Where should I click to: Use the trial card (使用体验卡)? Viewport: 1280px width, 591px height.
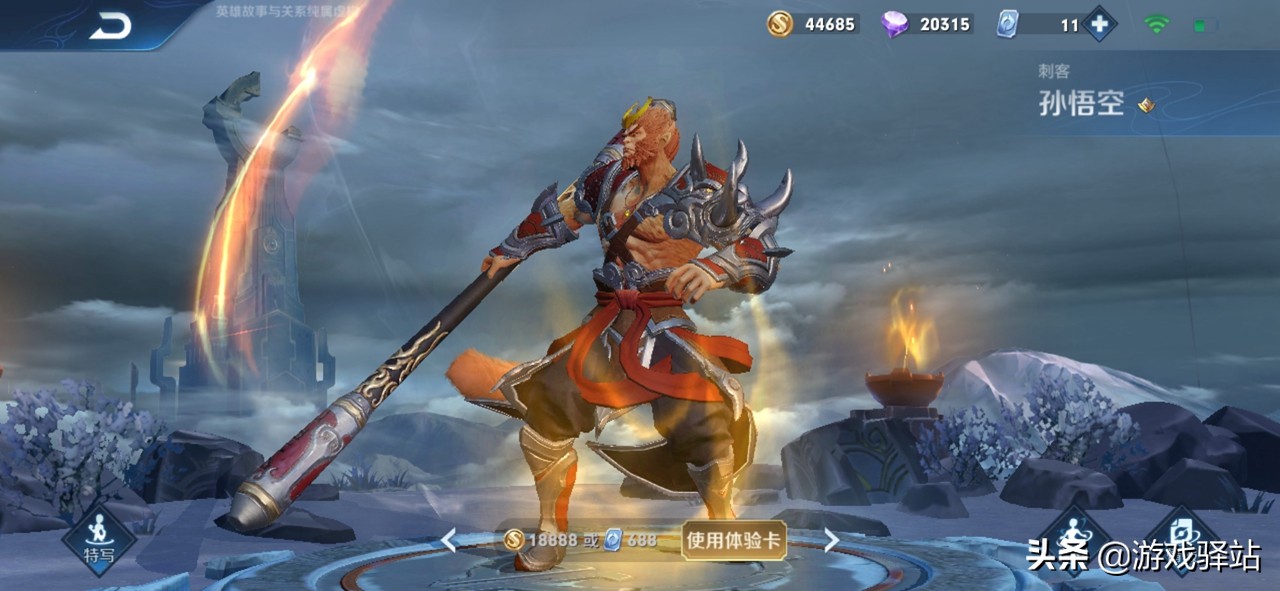tap(734, 541)
